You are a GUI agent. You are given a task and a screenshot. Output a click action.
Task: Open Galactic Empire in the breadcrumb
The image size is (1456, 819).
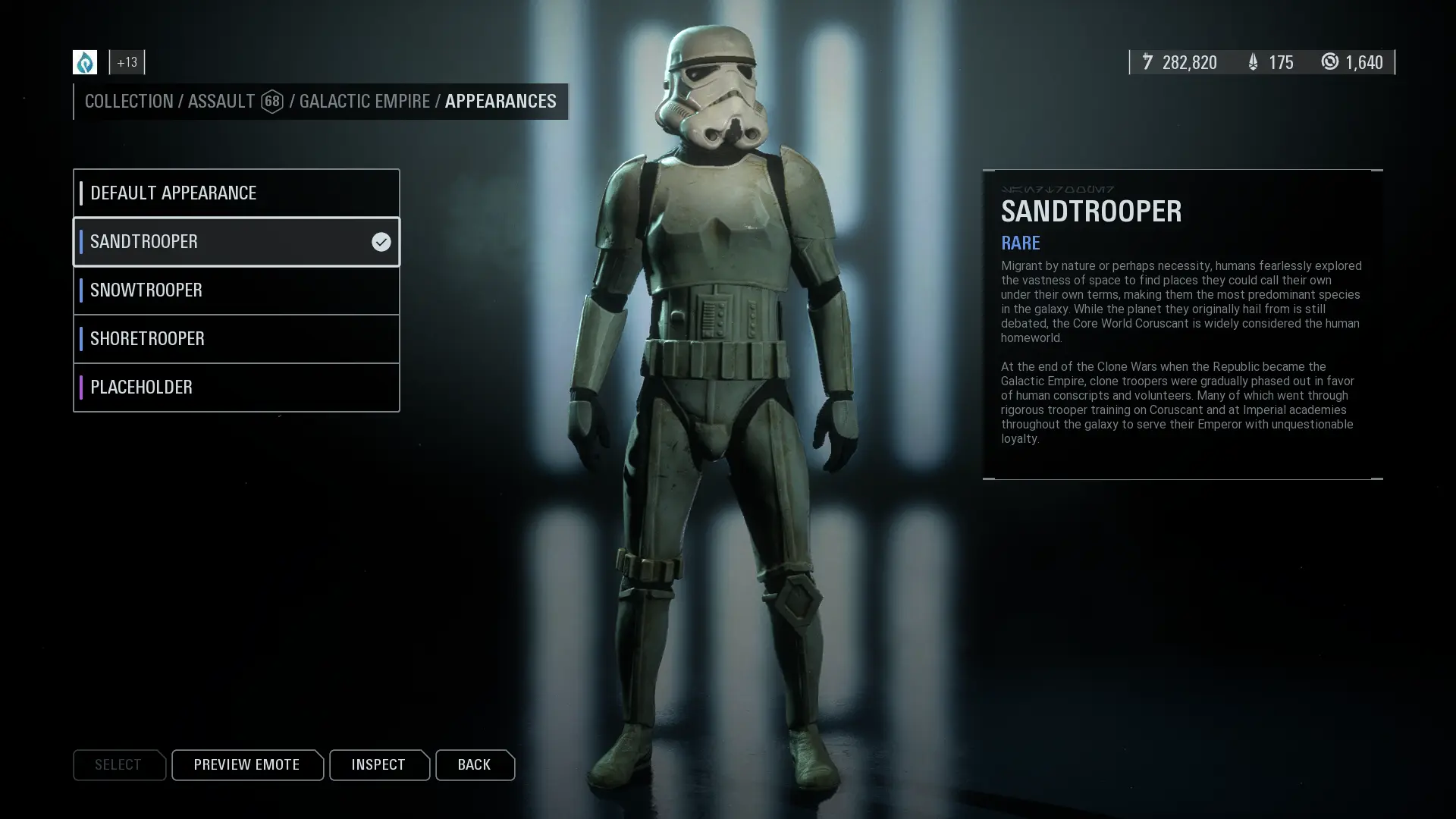coord(364,102)
